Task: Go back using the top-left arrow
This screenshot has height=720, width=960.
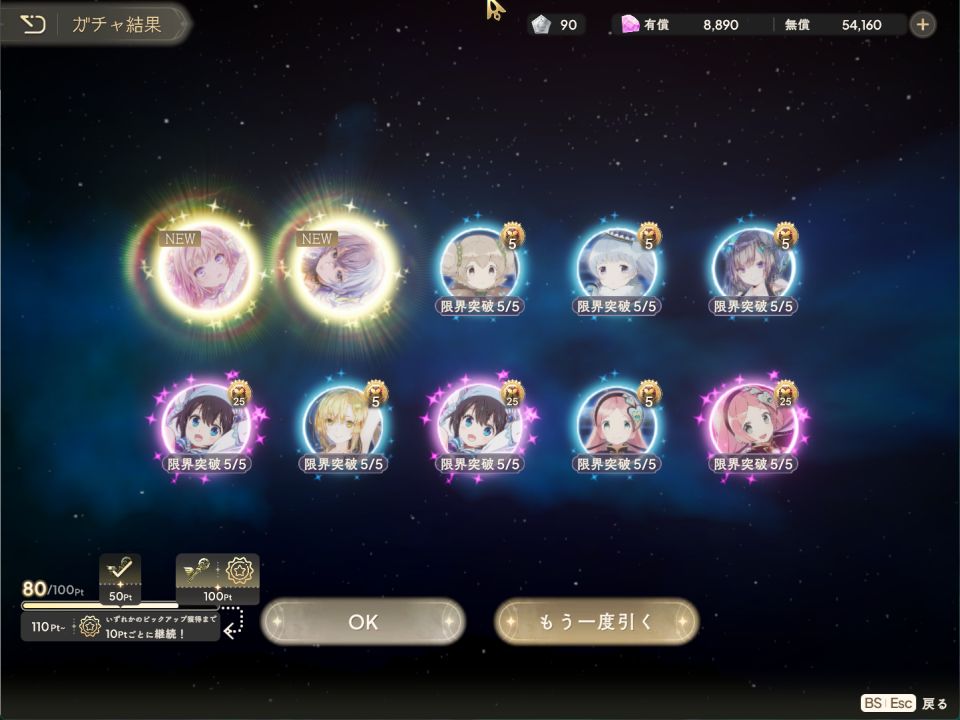Action: 33,24
